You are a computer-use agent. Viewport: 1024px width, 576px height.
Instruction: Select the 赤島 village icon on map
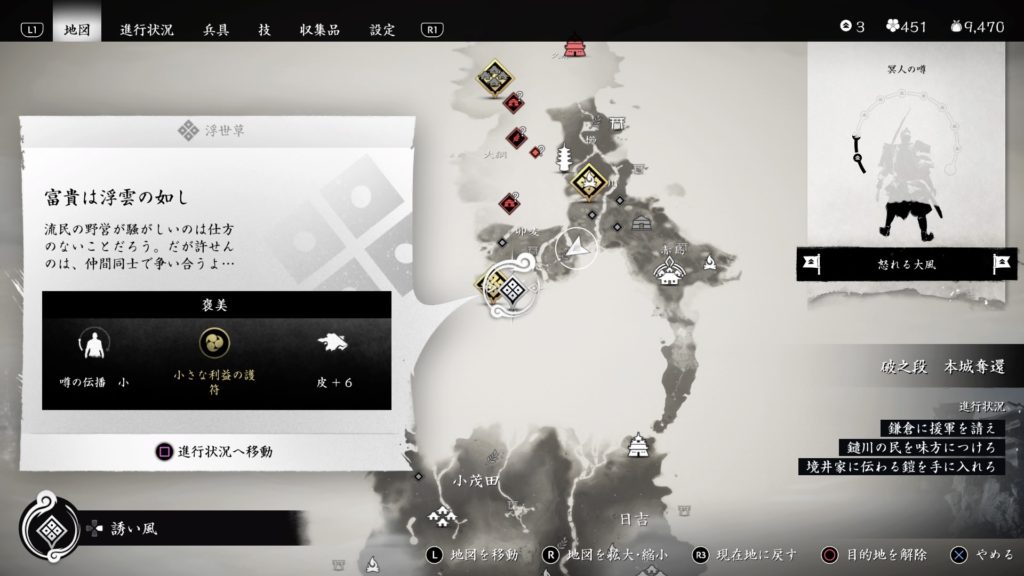click(669, 269)
